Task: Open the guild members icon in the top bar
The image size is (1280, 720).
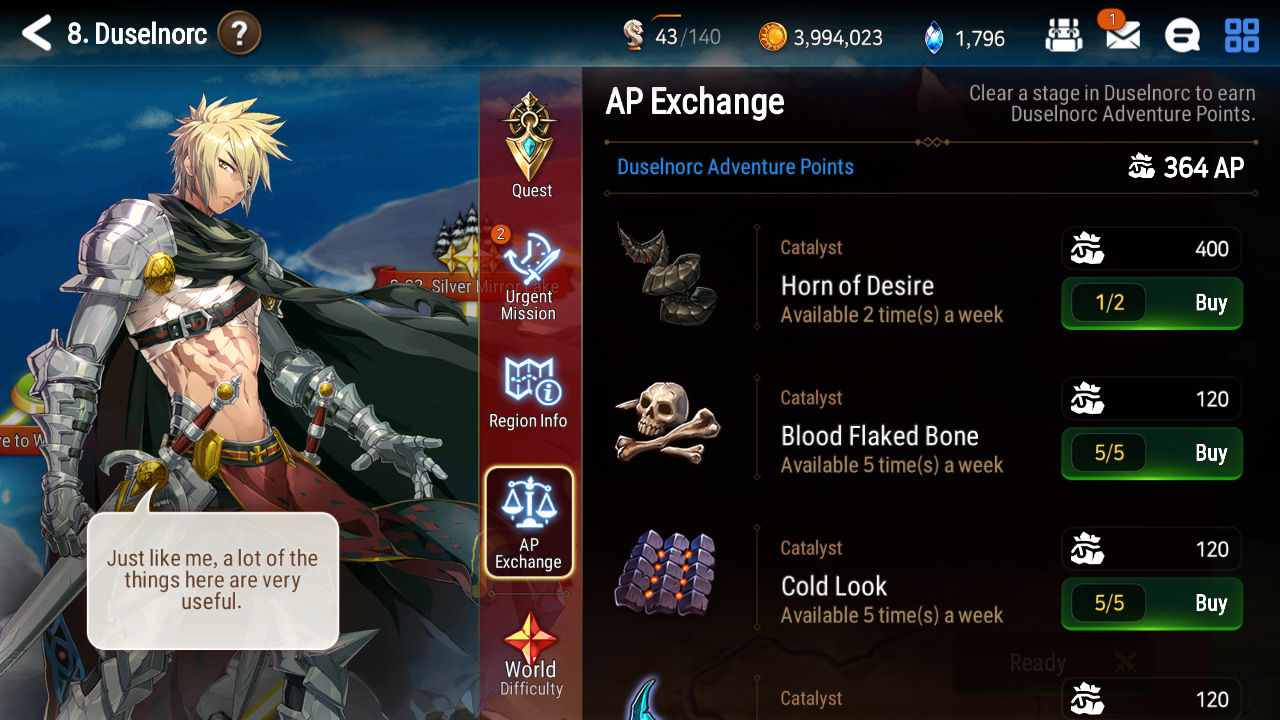Action: tap(1064, 37)
